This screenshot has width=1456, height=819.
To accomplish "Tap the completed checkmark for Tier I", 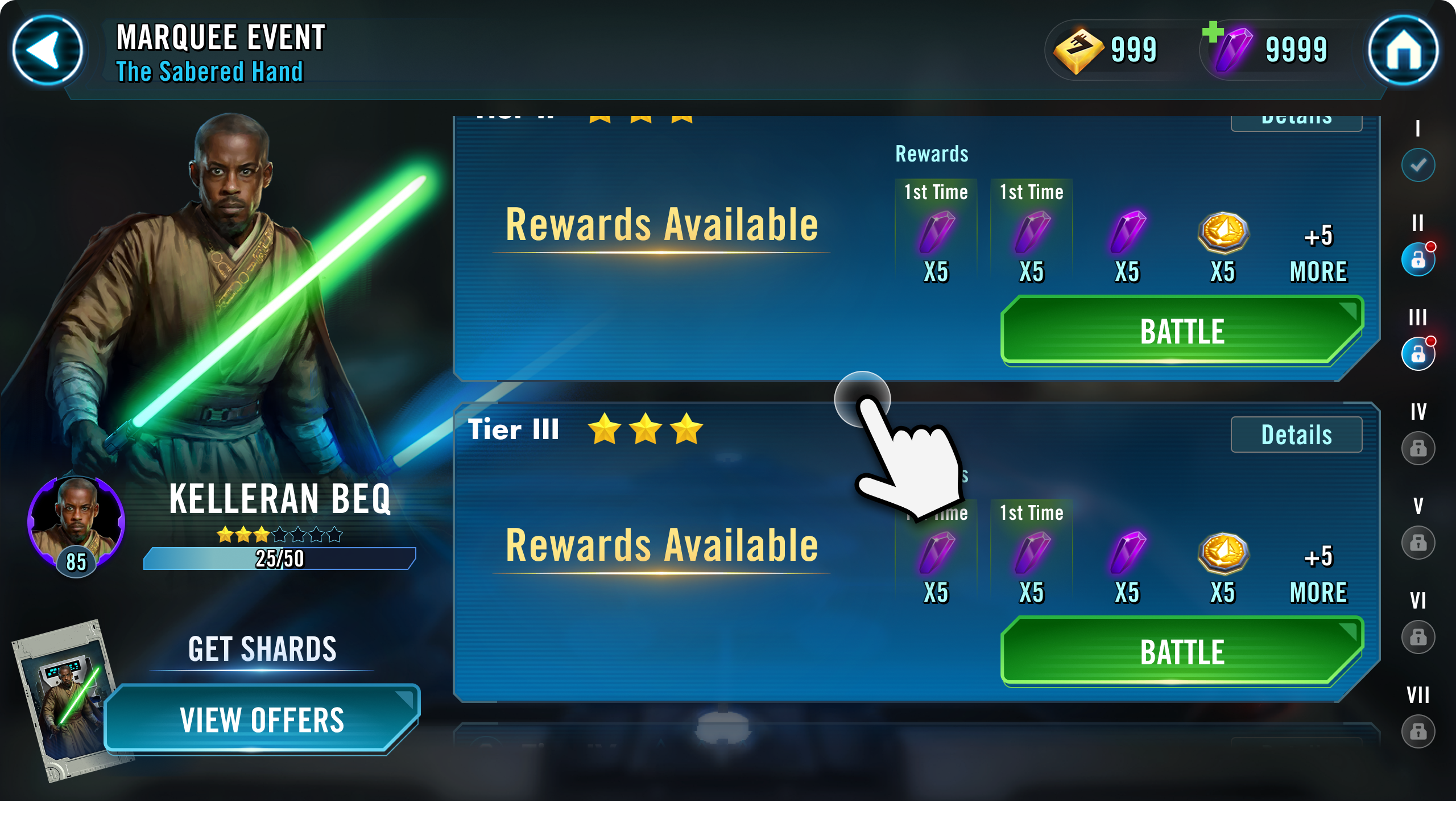I will pyautogui.click(x=1417, y=165).
